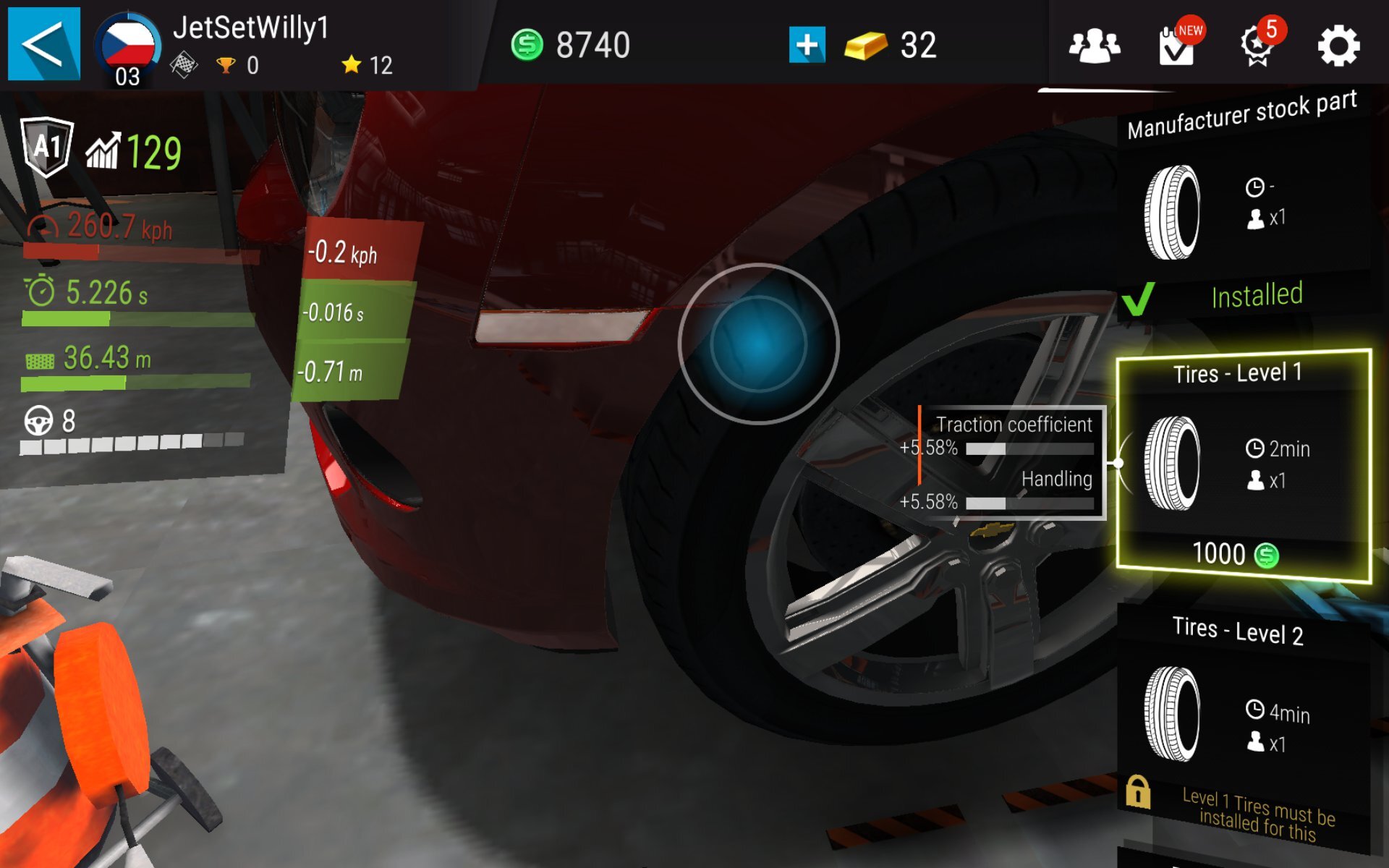Open the settings gear
Viewport: 1389px width, 868px height.
[1338, 46]
